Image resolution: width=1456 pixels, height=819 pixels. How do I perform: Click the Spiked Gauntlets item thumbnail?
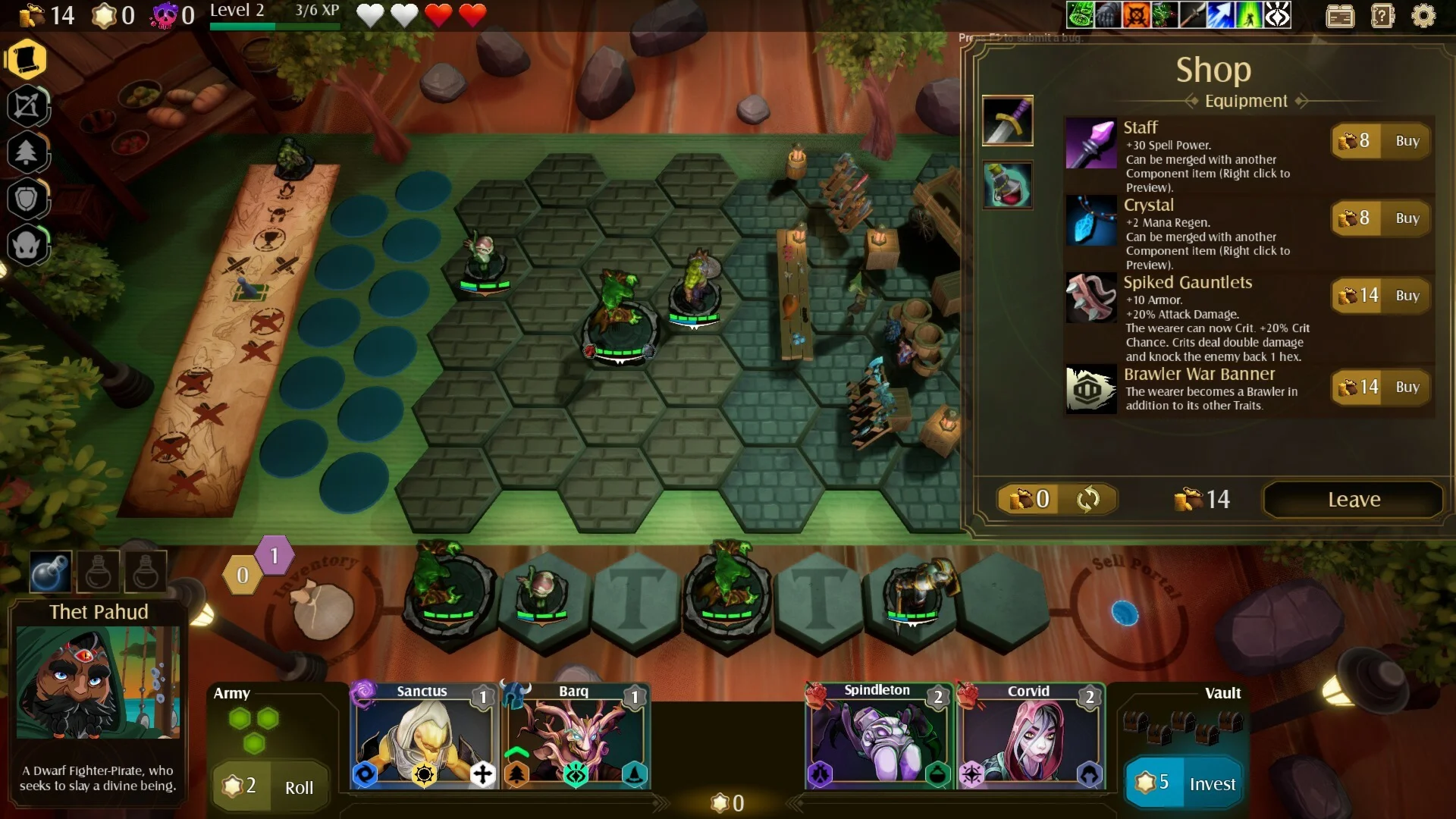tap(1090, 297)
